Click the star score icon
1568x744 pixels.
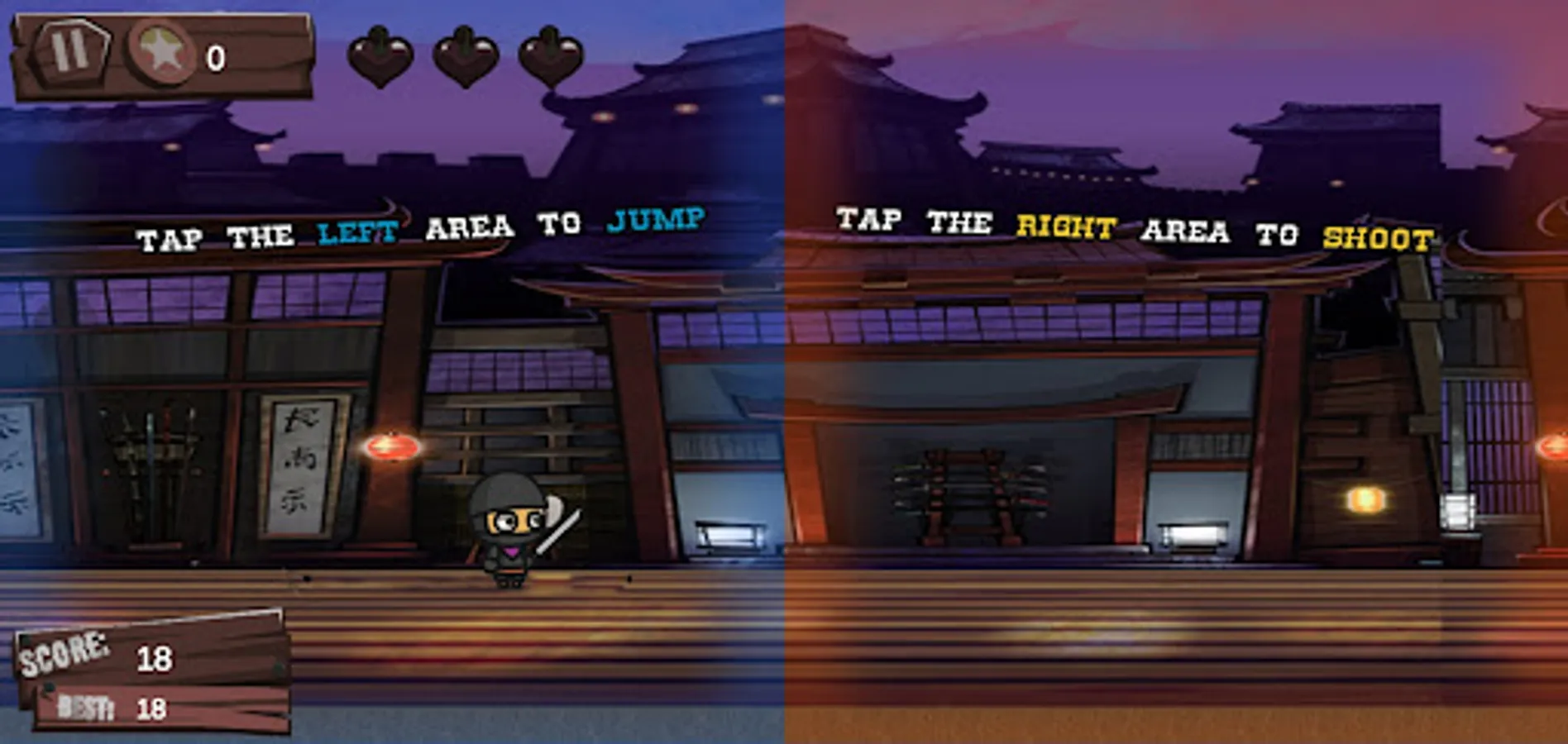coord(160,52)
